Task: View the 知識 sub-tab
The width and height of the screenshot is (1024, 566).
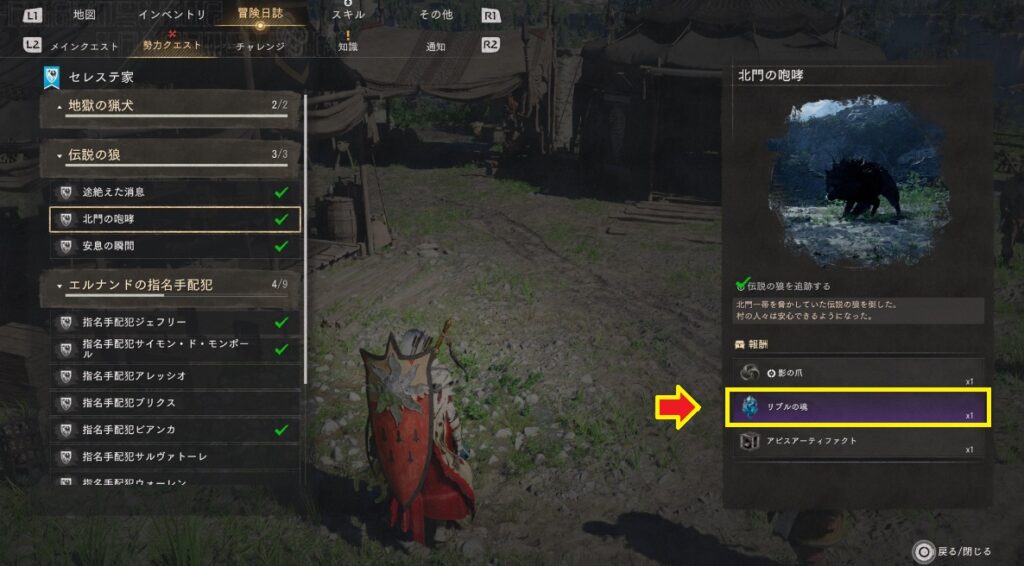Action: [x=348, y=46]
